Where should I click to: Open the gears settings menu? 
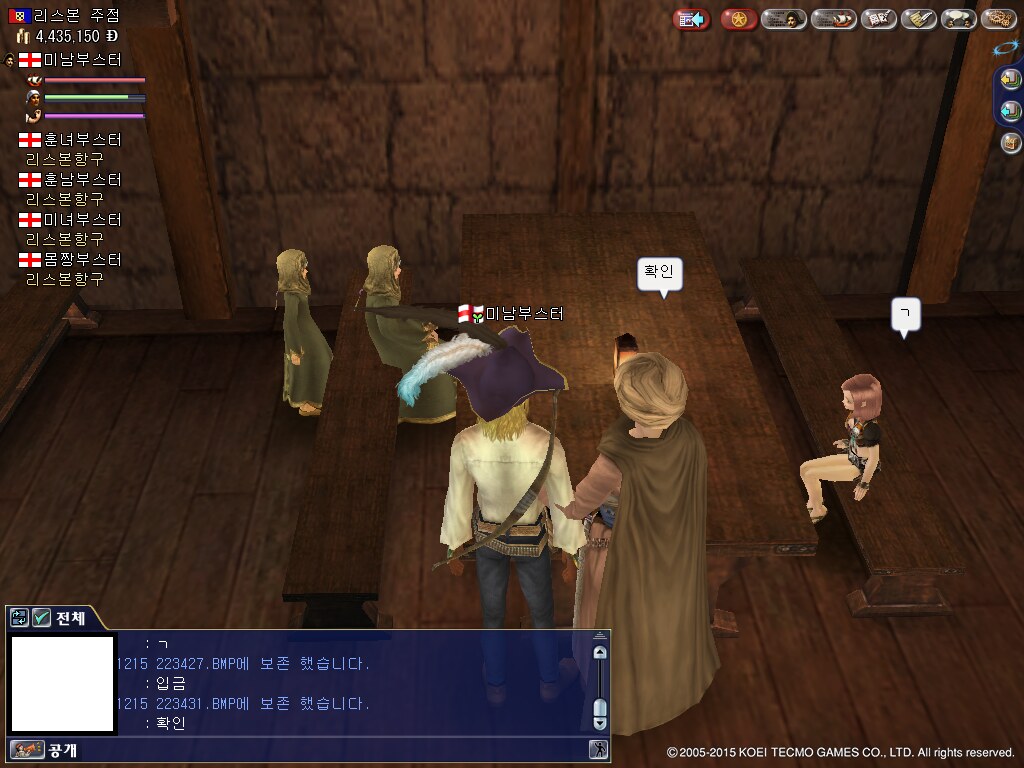click(x=998, y=19)
